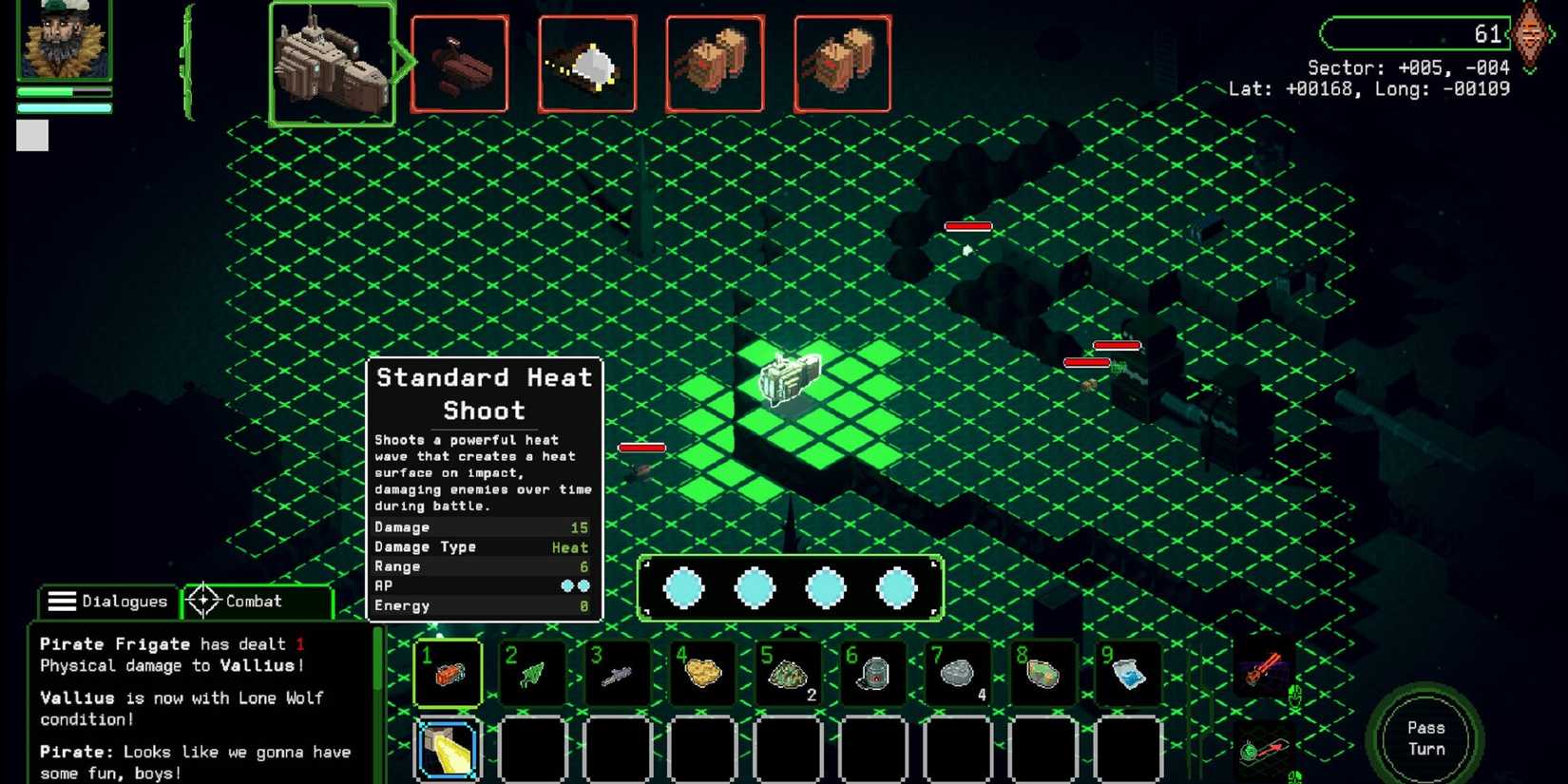This screenshot has width=1568, height=784.
Task: Select the green dart item in slot 2
Action: (x=532, y=673)
